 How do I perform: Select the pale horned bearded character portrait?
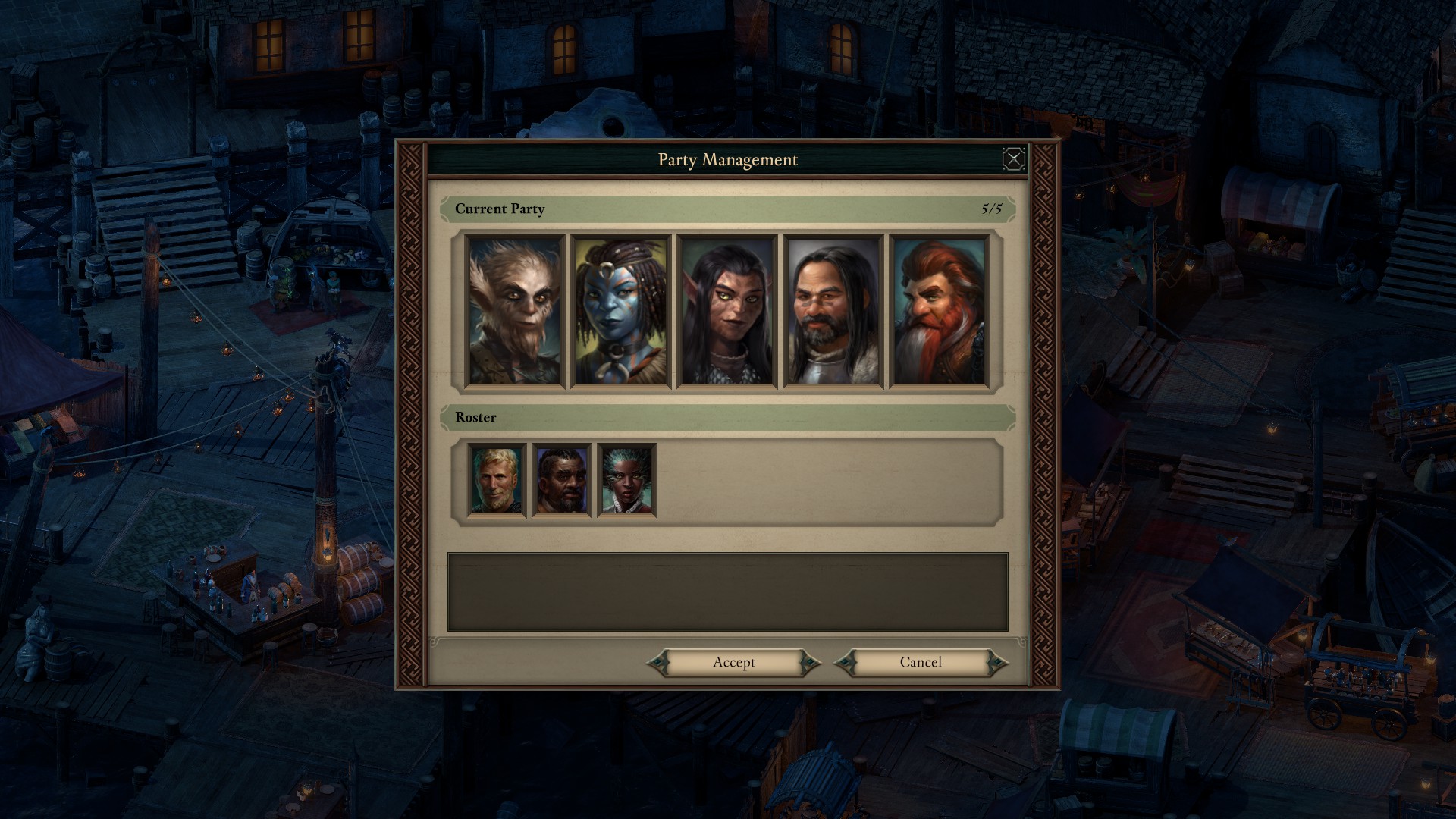point(515,312)
